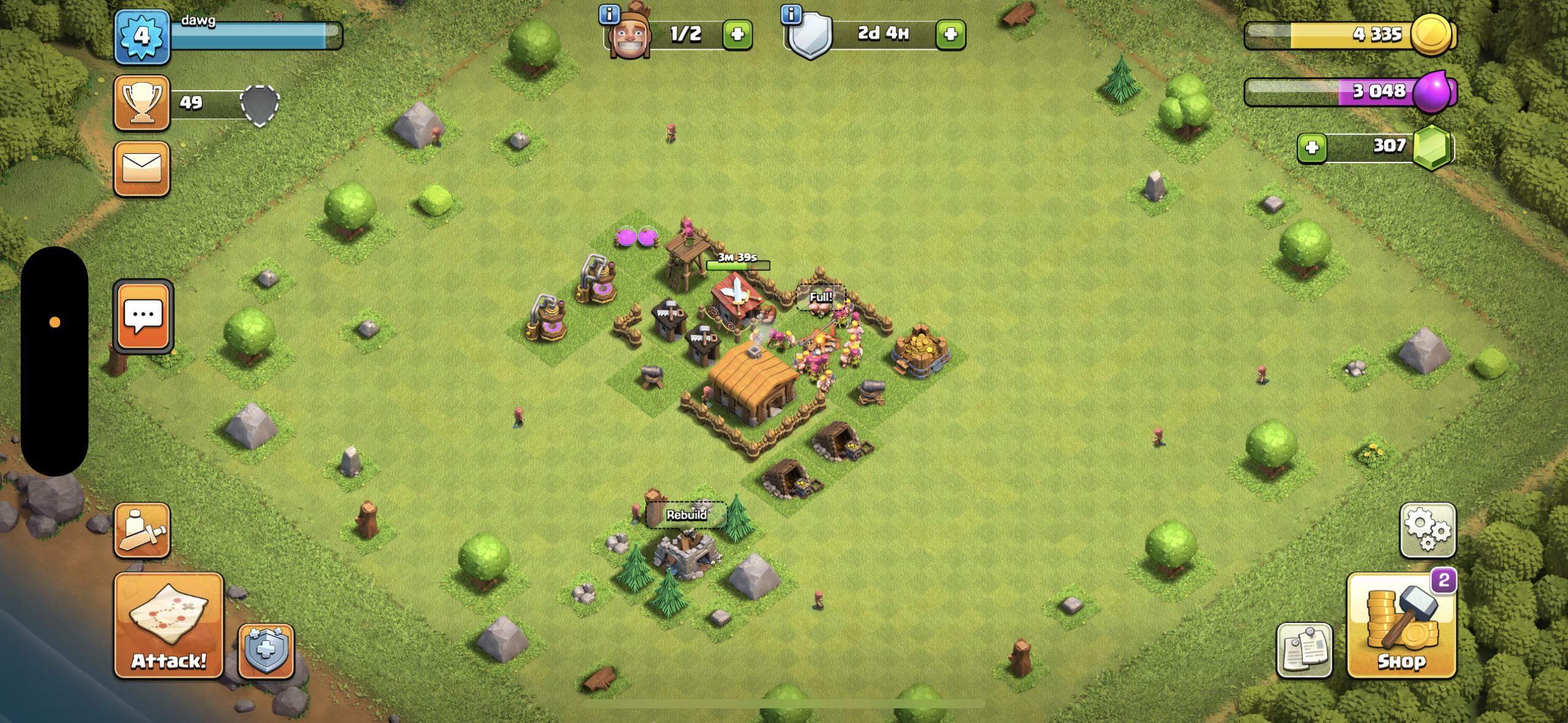
Task: Tap the trophy icon
Action: point(142,102)
